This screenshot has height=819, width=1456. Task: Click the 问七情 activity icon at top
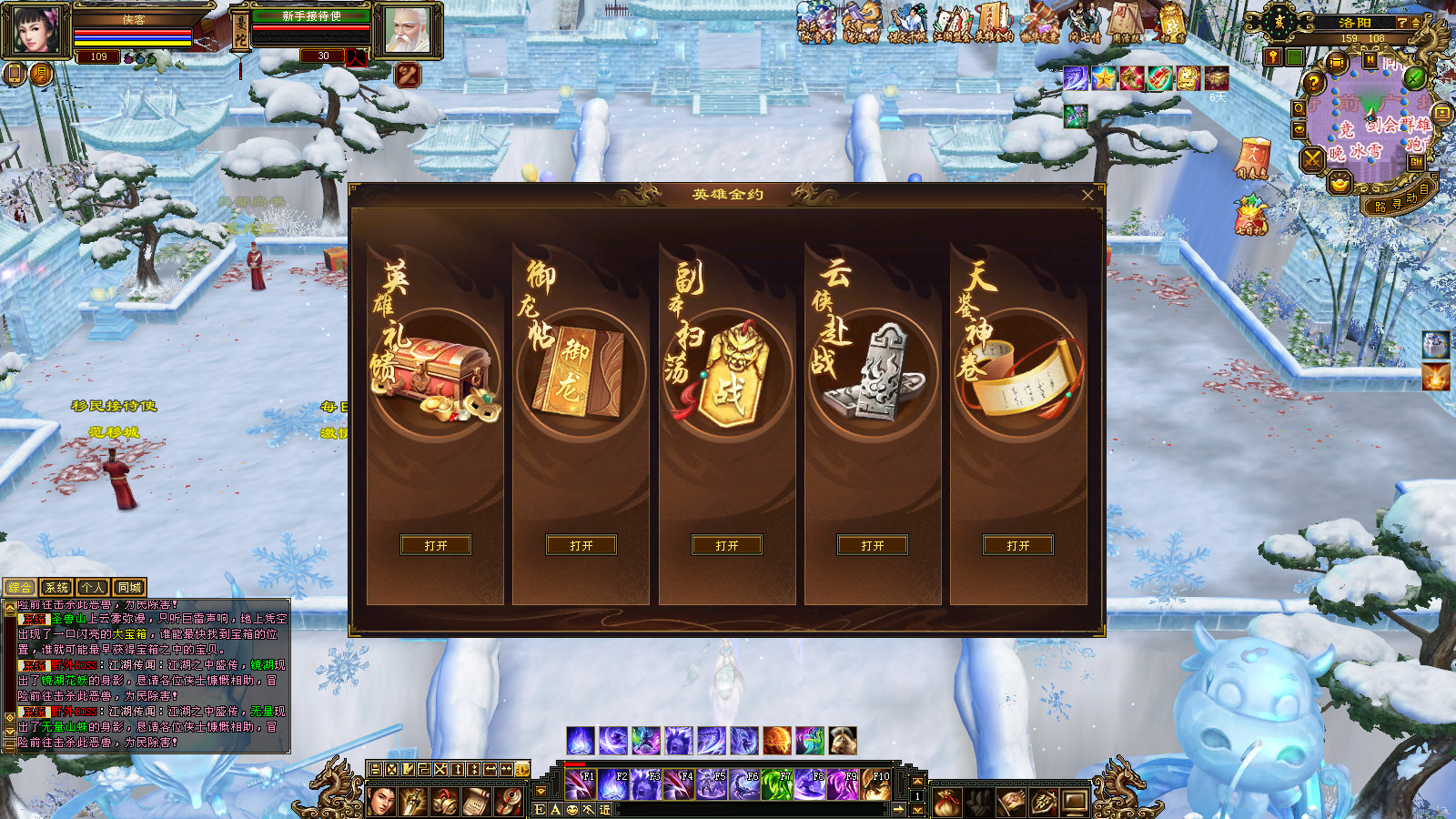point(1084,20)
